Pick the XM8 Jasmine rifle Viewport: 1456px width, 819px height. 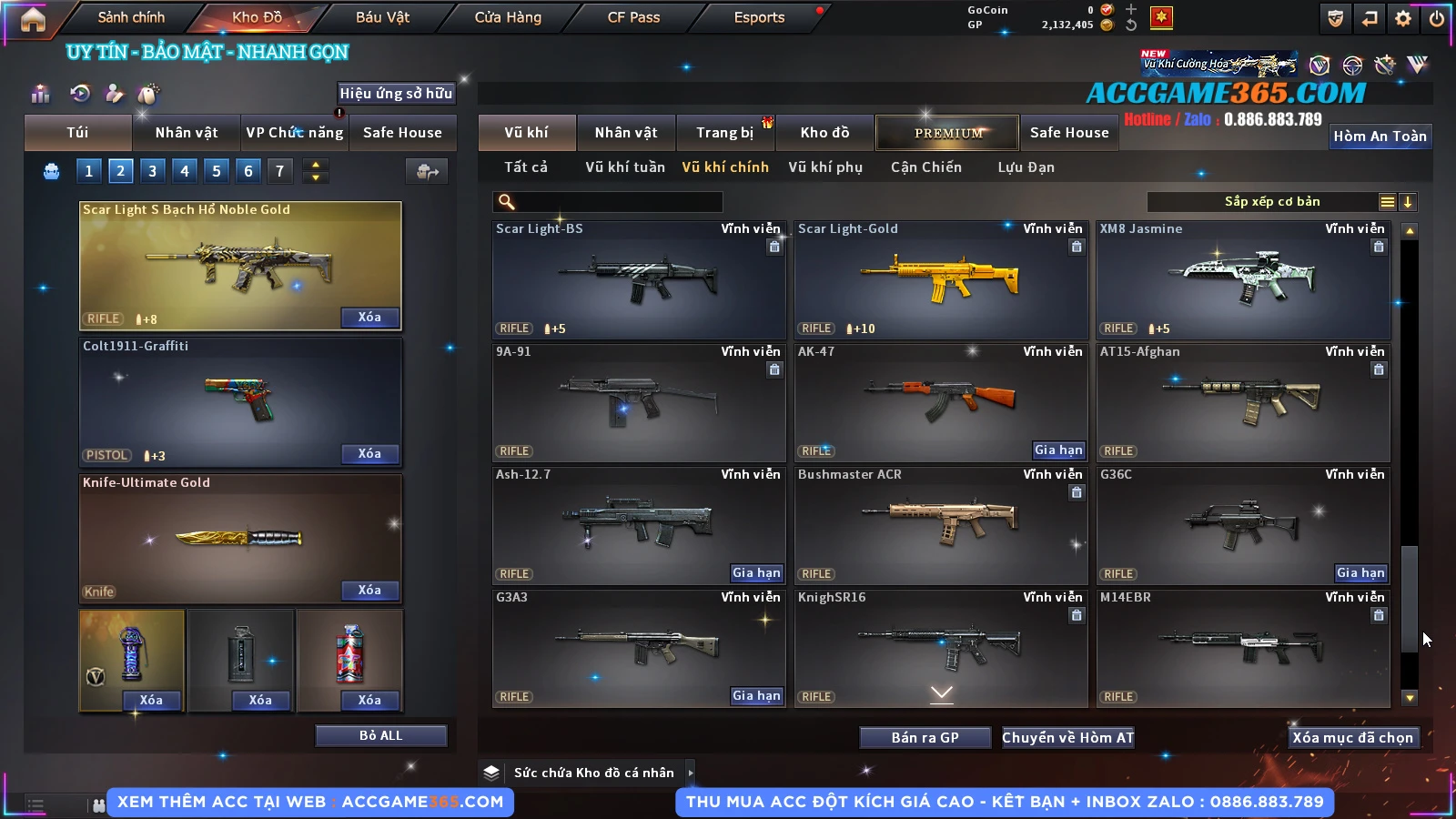1242,280
